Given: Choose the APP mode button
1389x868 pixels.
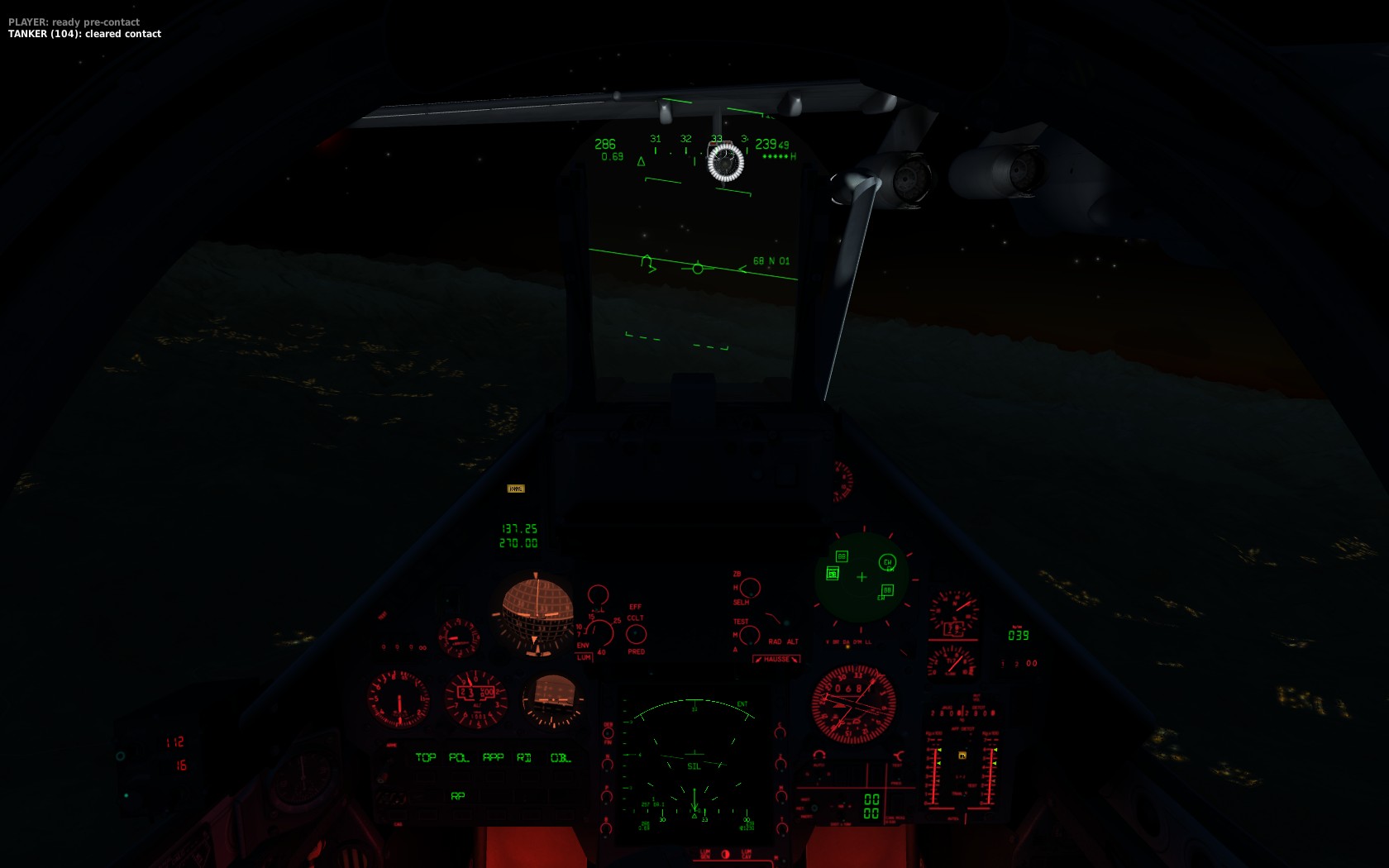Looking at the screenshot, I should 494,757.
